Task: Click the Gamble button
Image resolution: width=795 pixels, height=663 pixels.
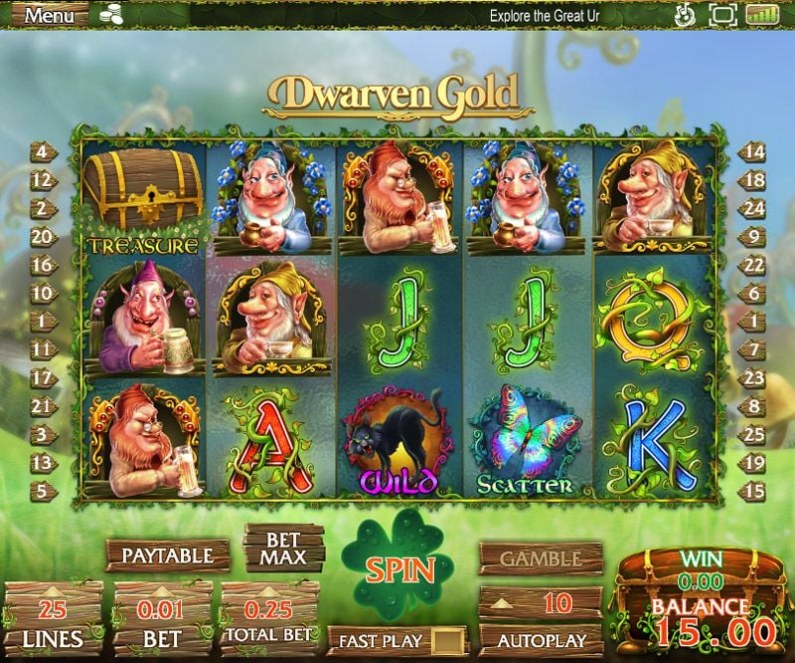Action: [540, 558]
